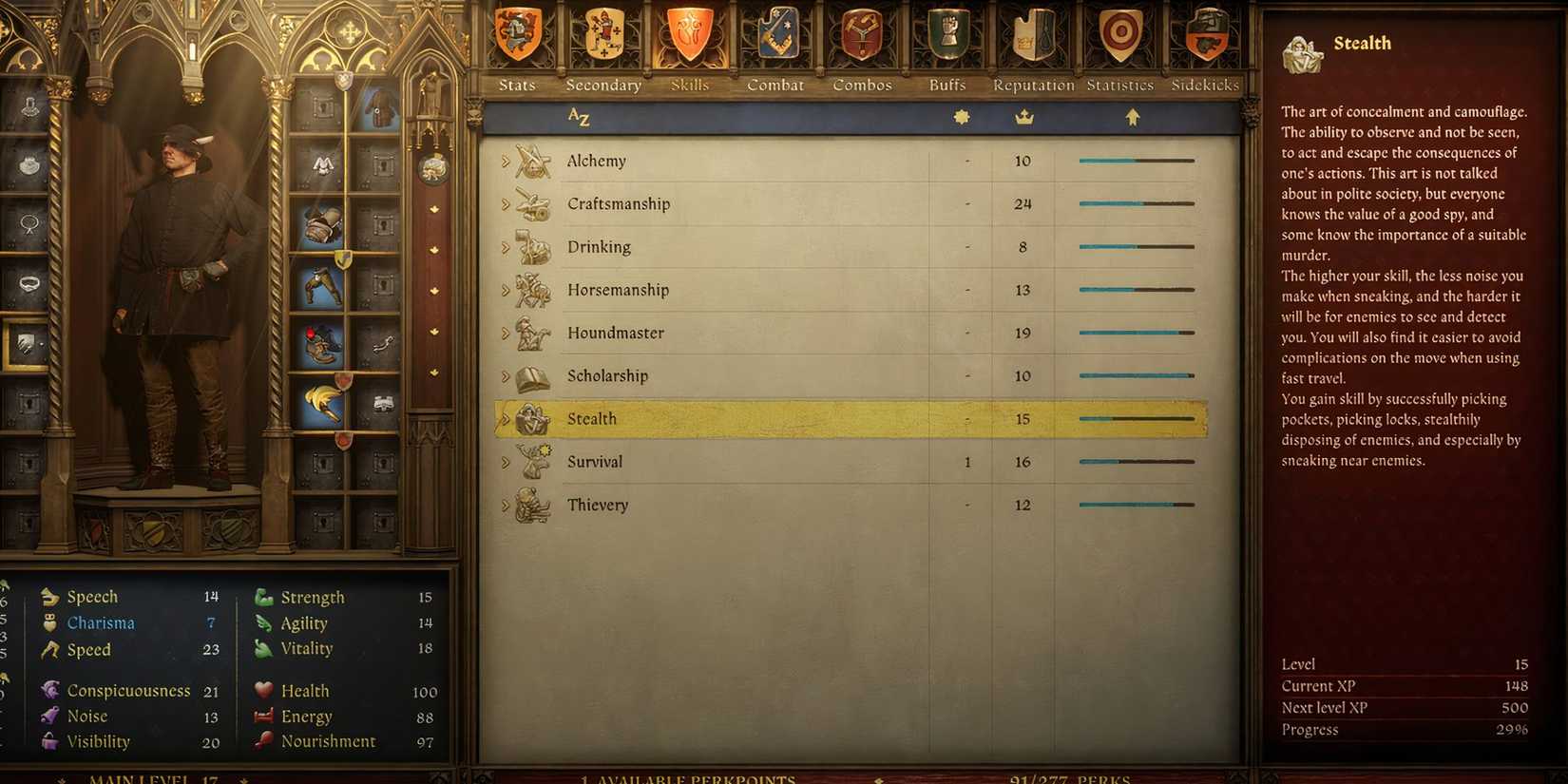Expand the Stealth skill row
The width and height of the screenshot is (1568, 784).
click(x=505, y=418)
